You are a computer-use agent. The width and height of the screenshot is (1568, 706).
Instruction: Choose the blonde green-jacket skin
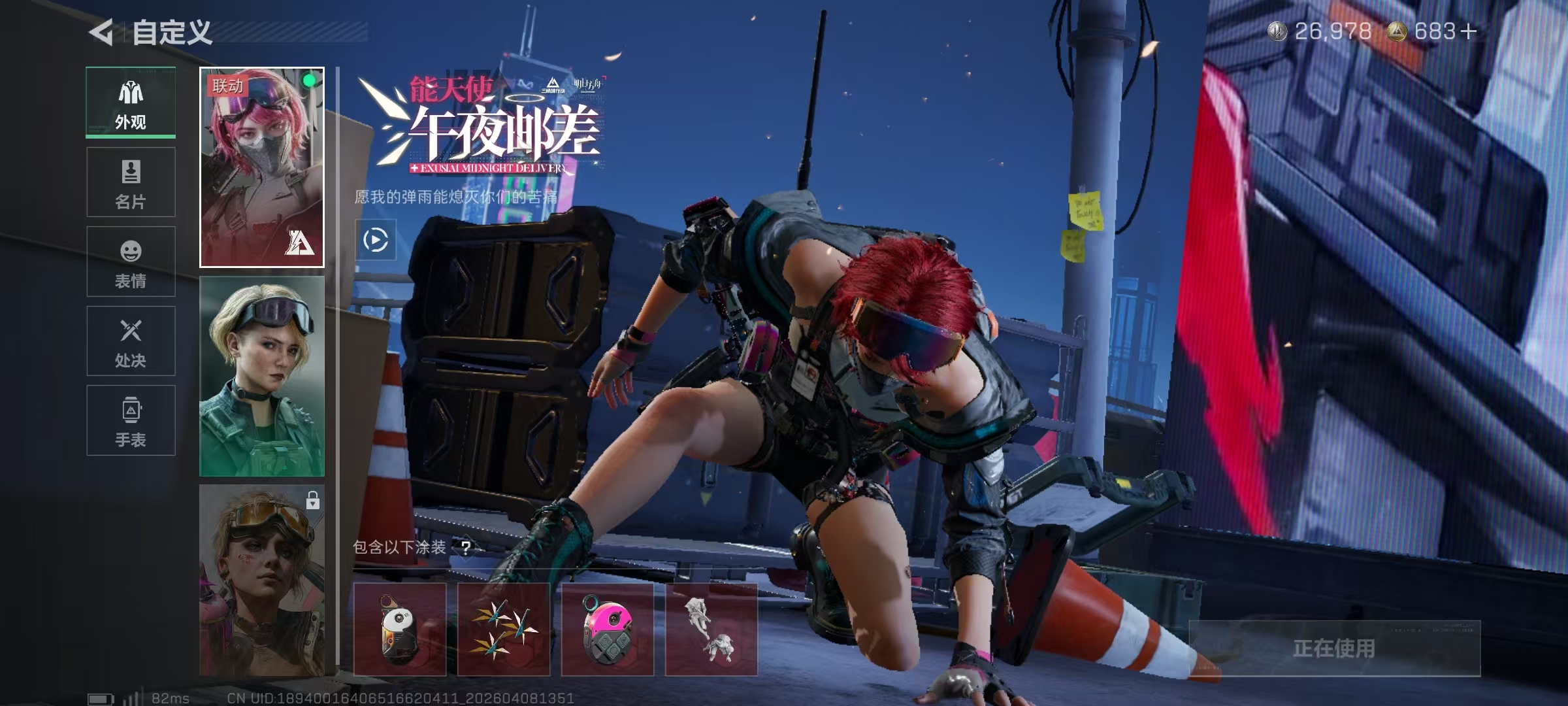(261, 376)
